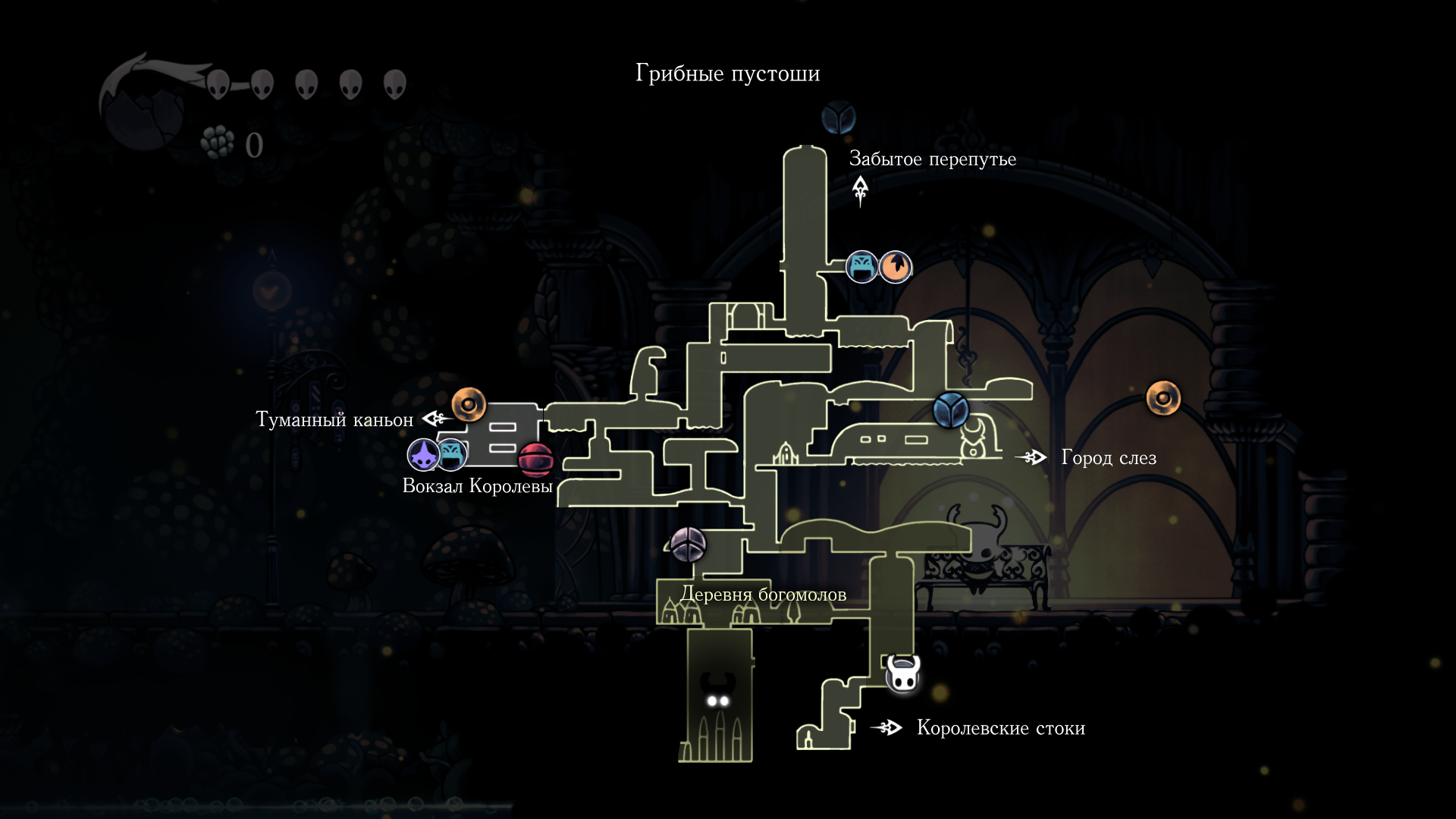Click the Knight head position icon
This screenshot has height=819, width=1456.
903,673
